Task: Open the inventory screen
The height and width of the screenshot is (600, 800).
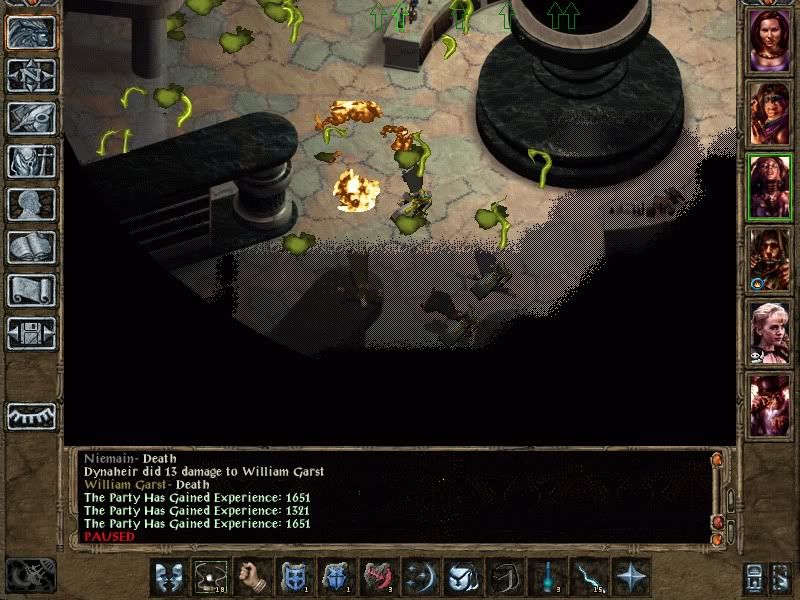Action: pyautogui.click(x=31, y=162)
